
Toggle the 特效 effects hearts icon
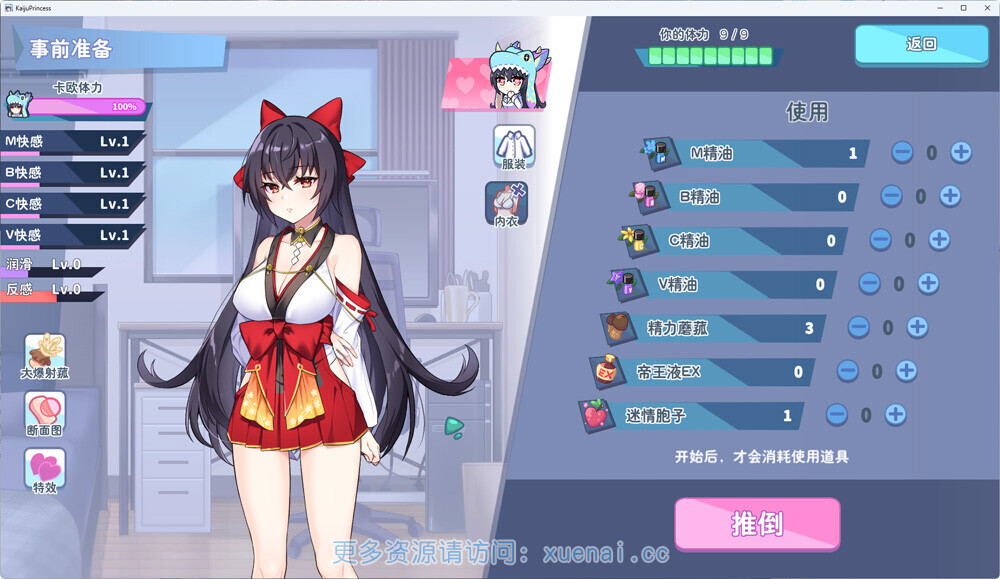tap(45, 471)
